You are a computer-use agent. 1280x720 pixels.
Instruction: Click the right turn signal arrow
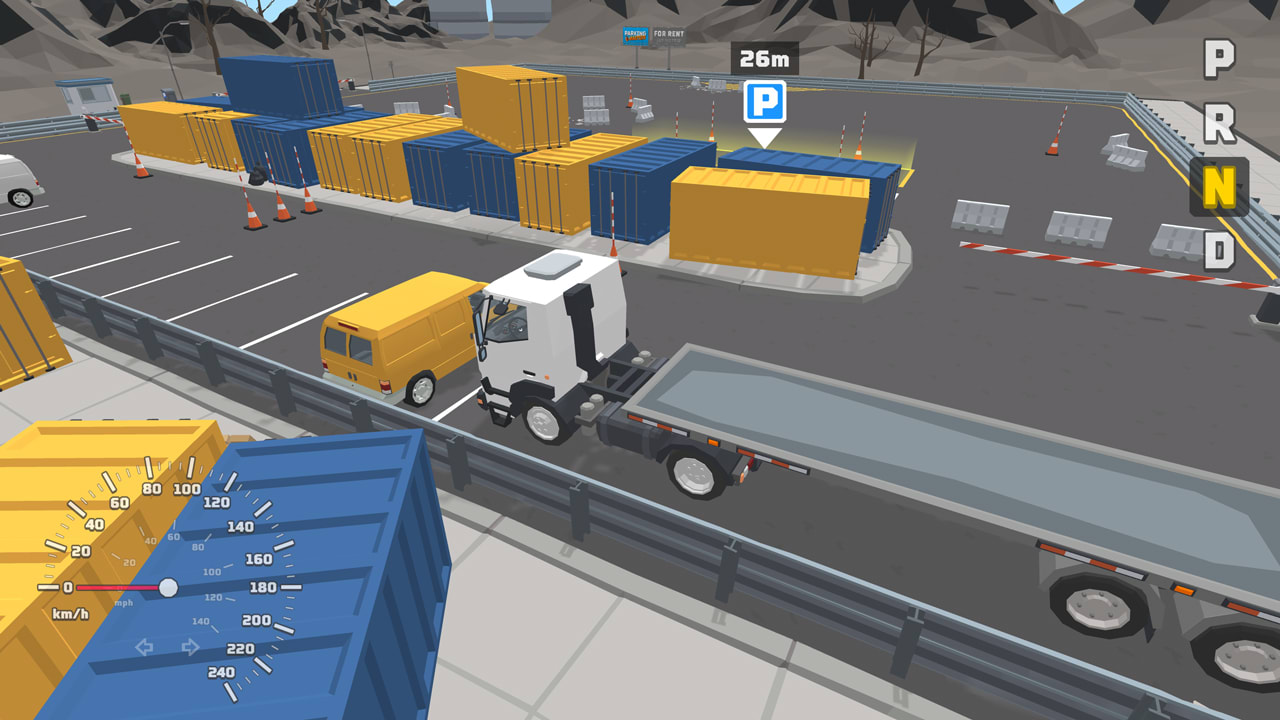click(x=189, y=647)
